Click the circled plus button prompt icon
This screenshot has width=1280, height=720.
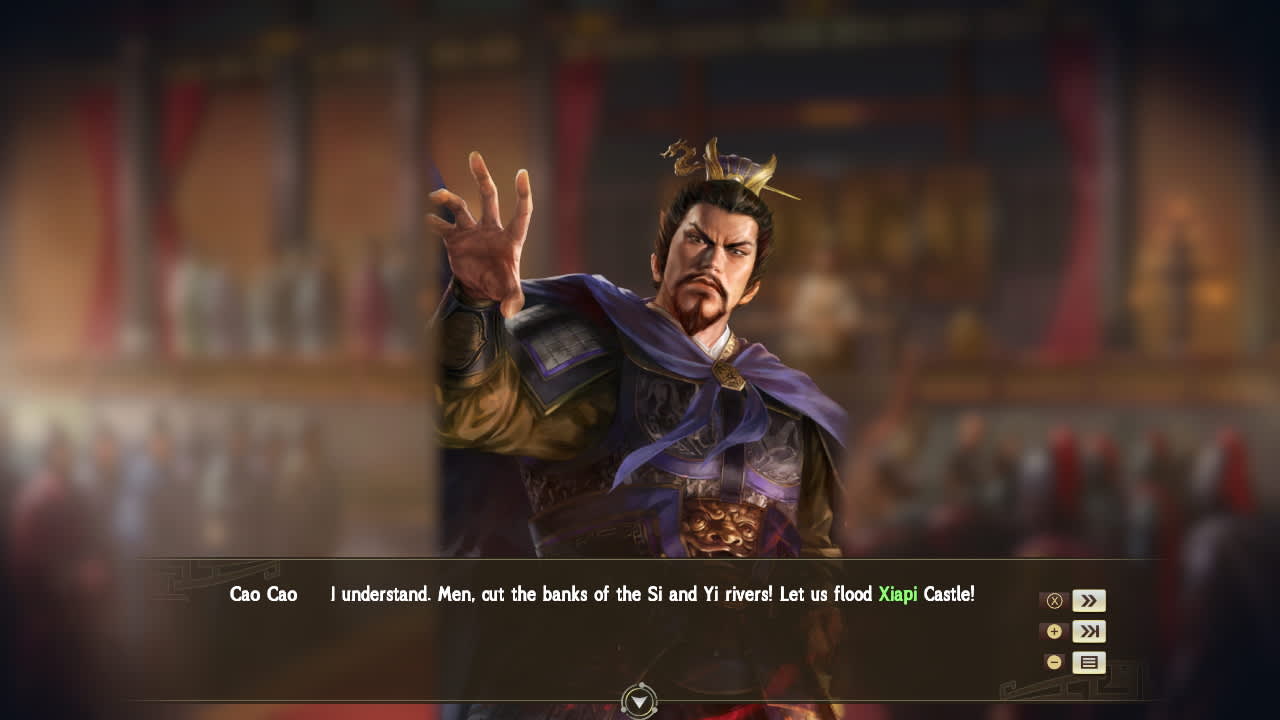[1054, 631]
